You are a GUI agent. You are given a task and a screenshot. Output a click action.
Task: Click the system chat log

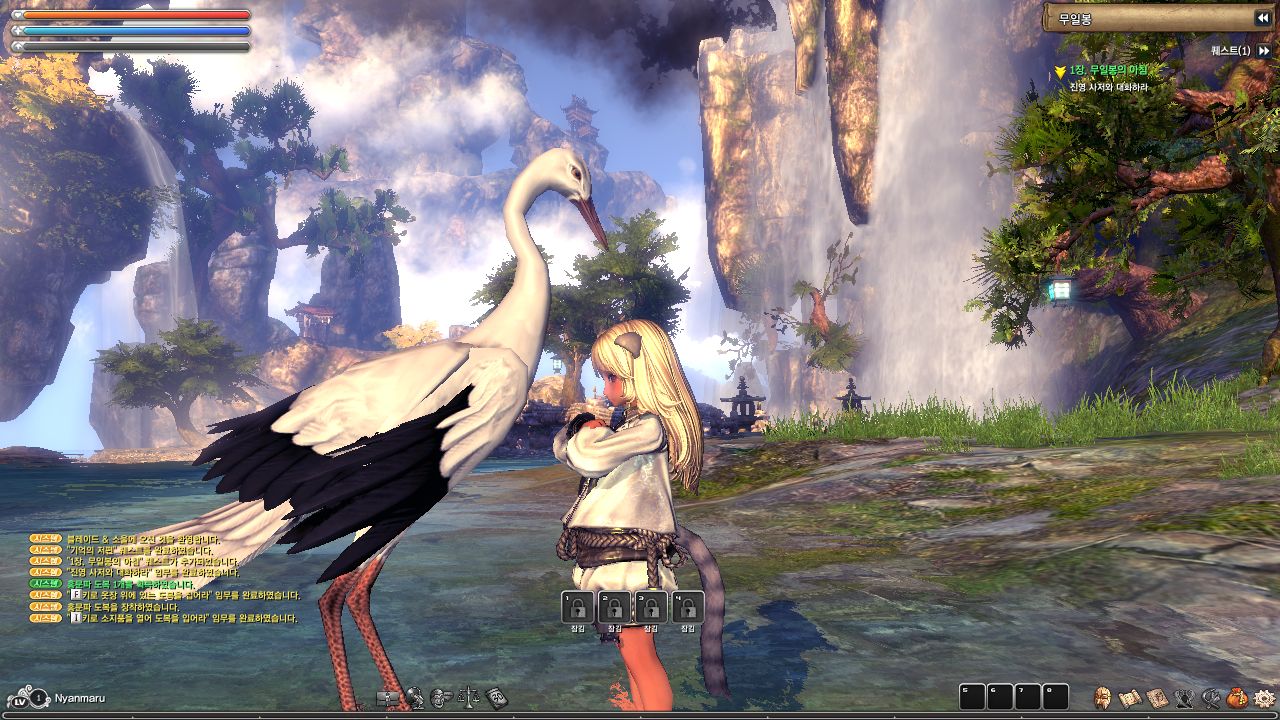tap(165, 579)
